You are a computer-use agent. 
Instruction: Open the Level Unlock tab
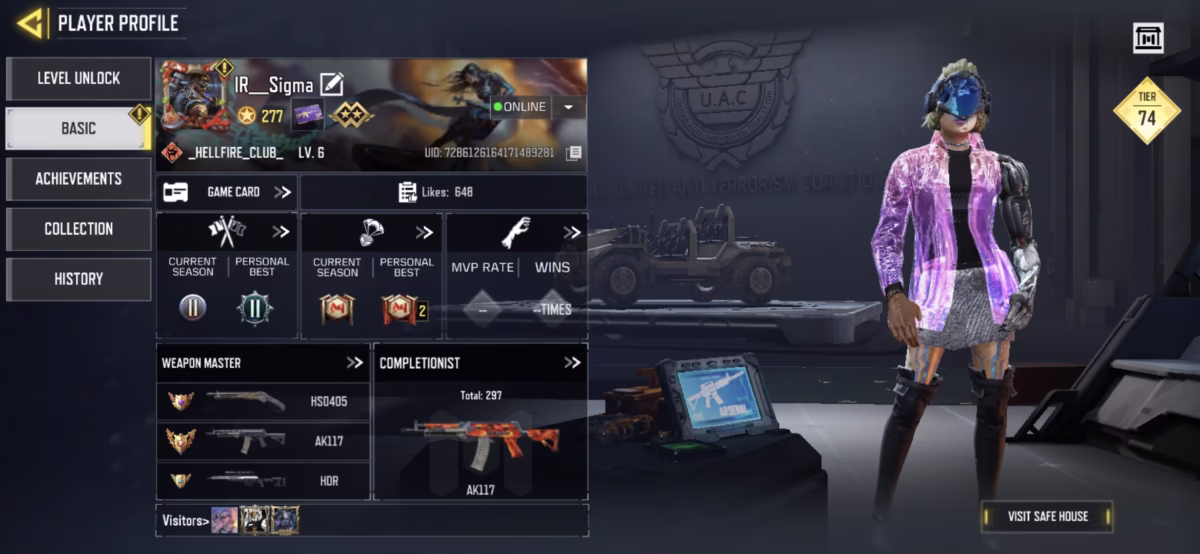pyautogui.click(x=79, y=78)
